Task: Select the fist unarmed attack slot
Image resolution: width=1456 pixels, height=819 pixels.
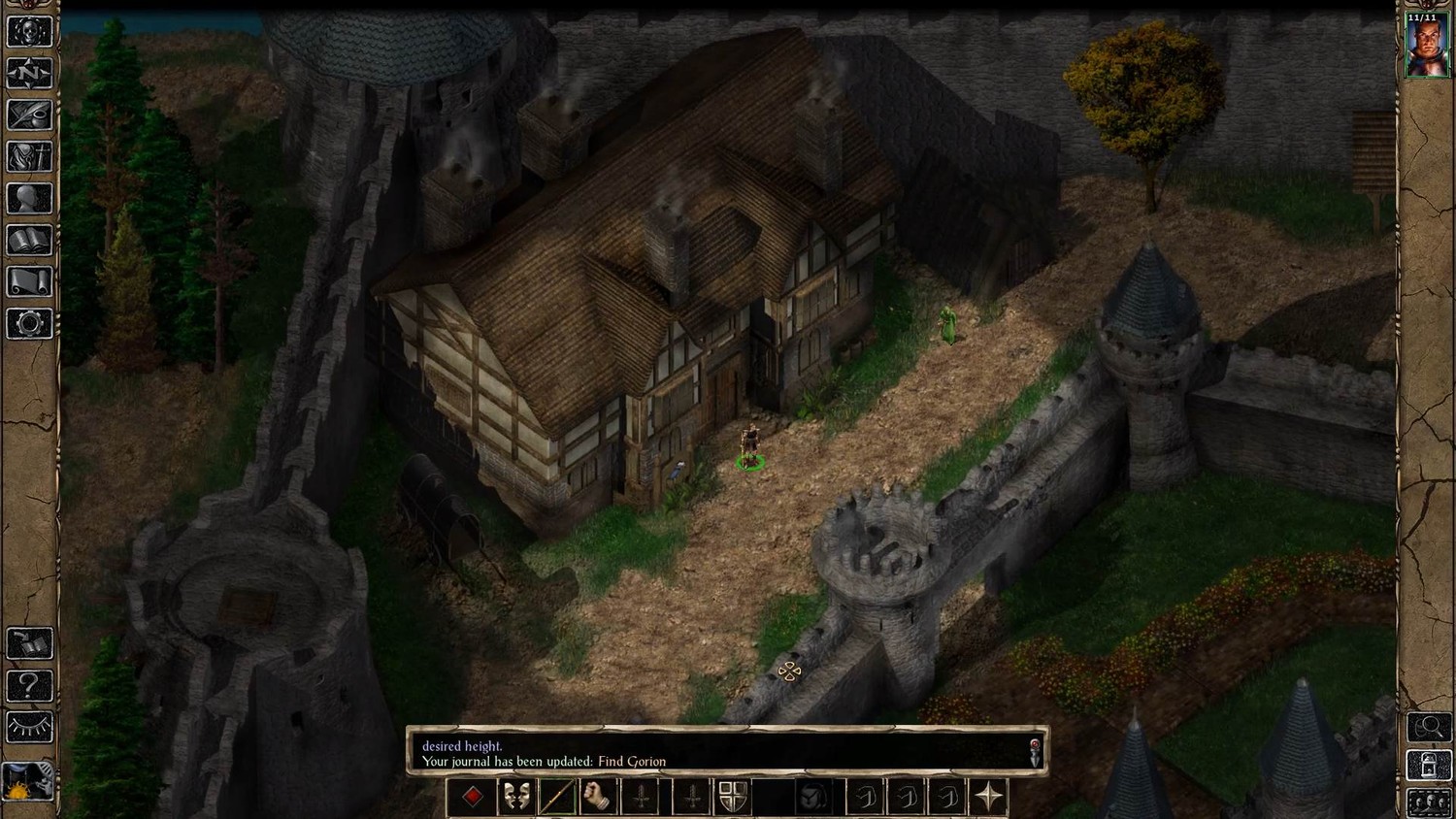Action: (599, 798)
